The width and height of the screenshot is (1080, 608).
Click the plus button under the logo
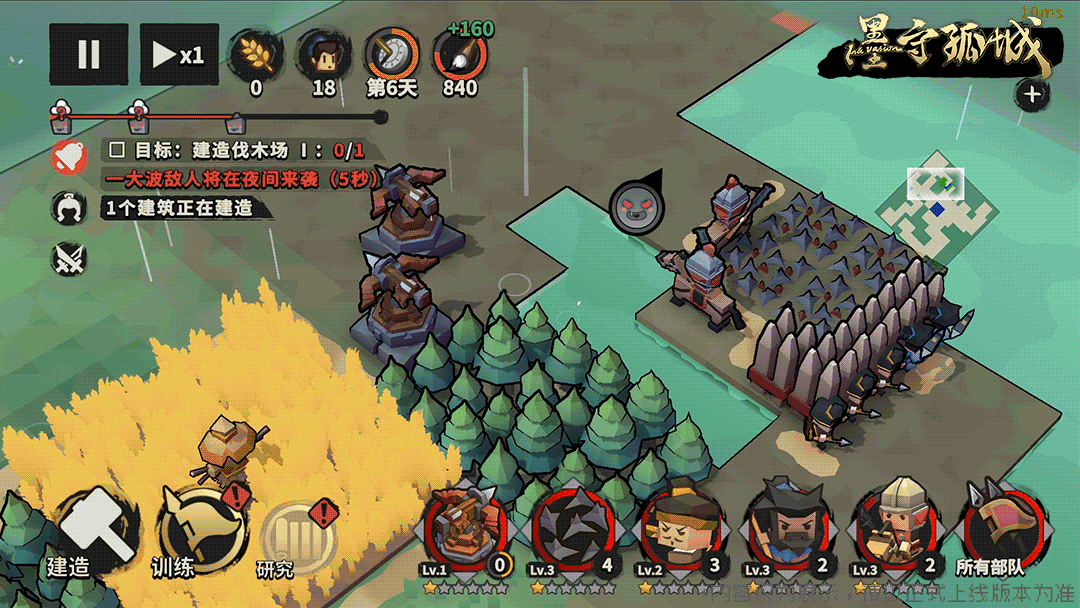1032,95
